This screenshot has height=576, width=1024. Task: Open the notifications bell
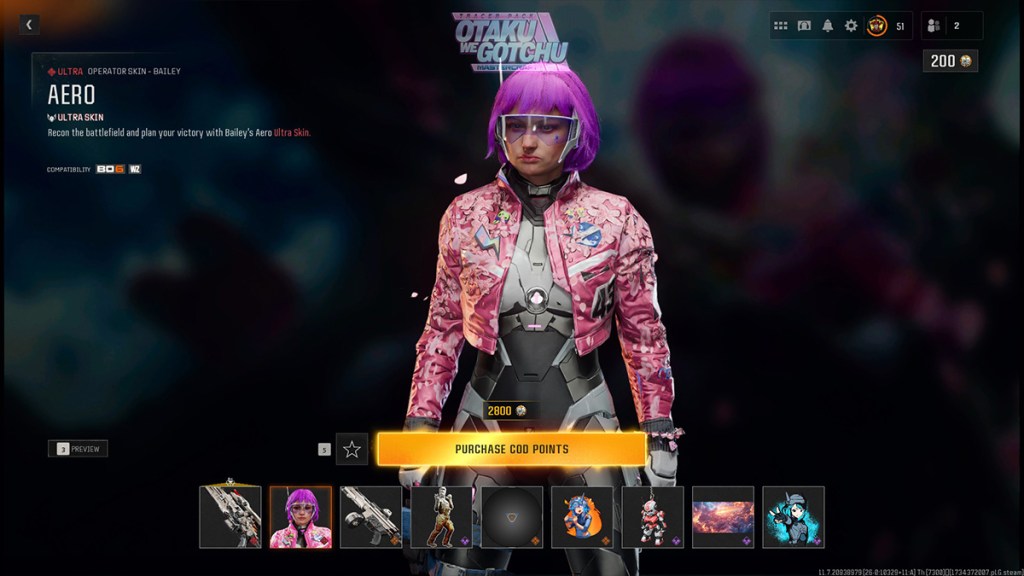click(828, 26)
